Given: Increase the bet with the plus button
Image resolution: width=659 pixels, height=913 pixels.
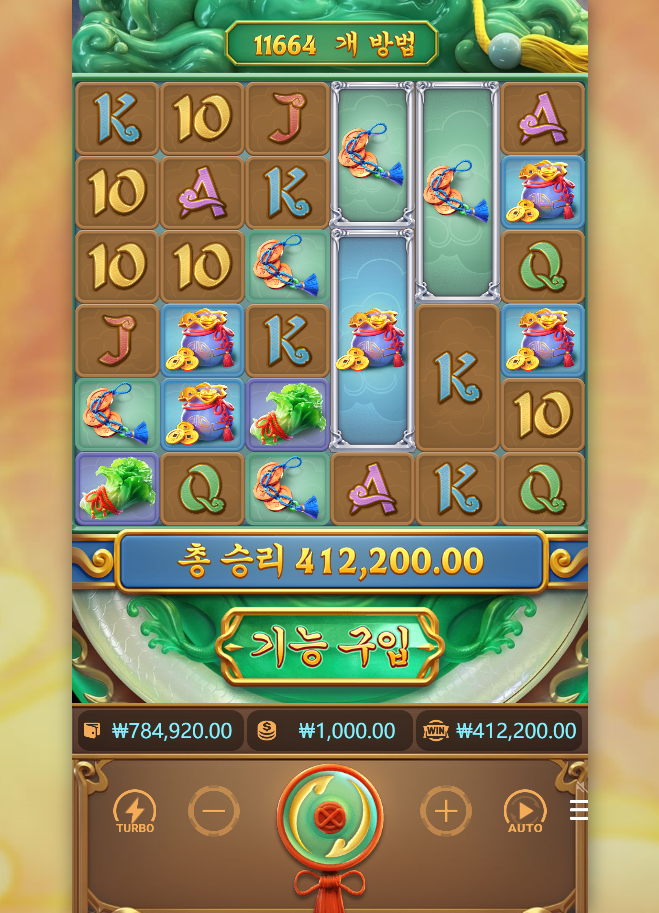Looking at the screenshot, I should [445, 811].
